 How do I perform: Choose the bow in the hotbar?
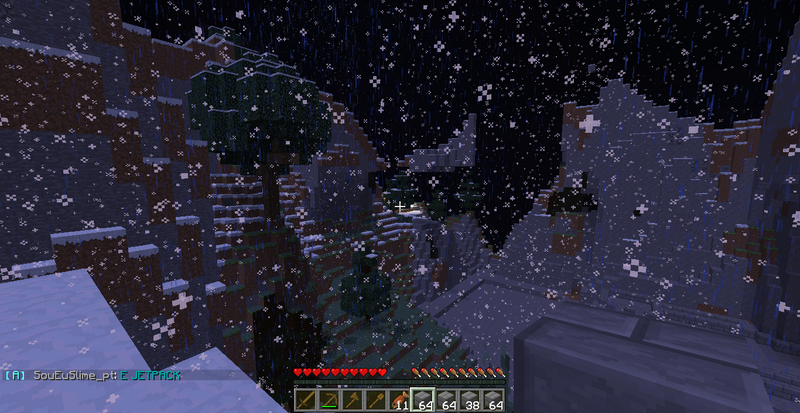329,399
